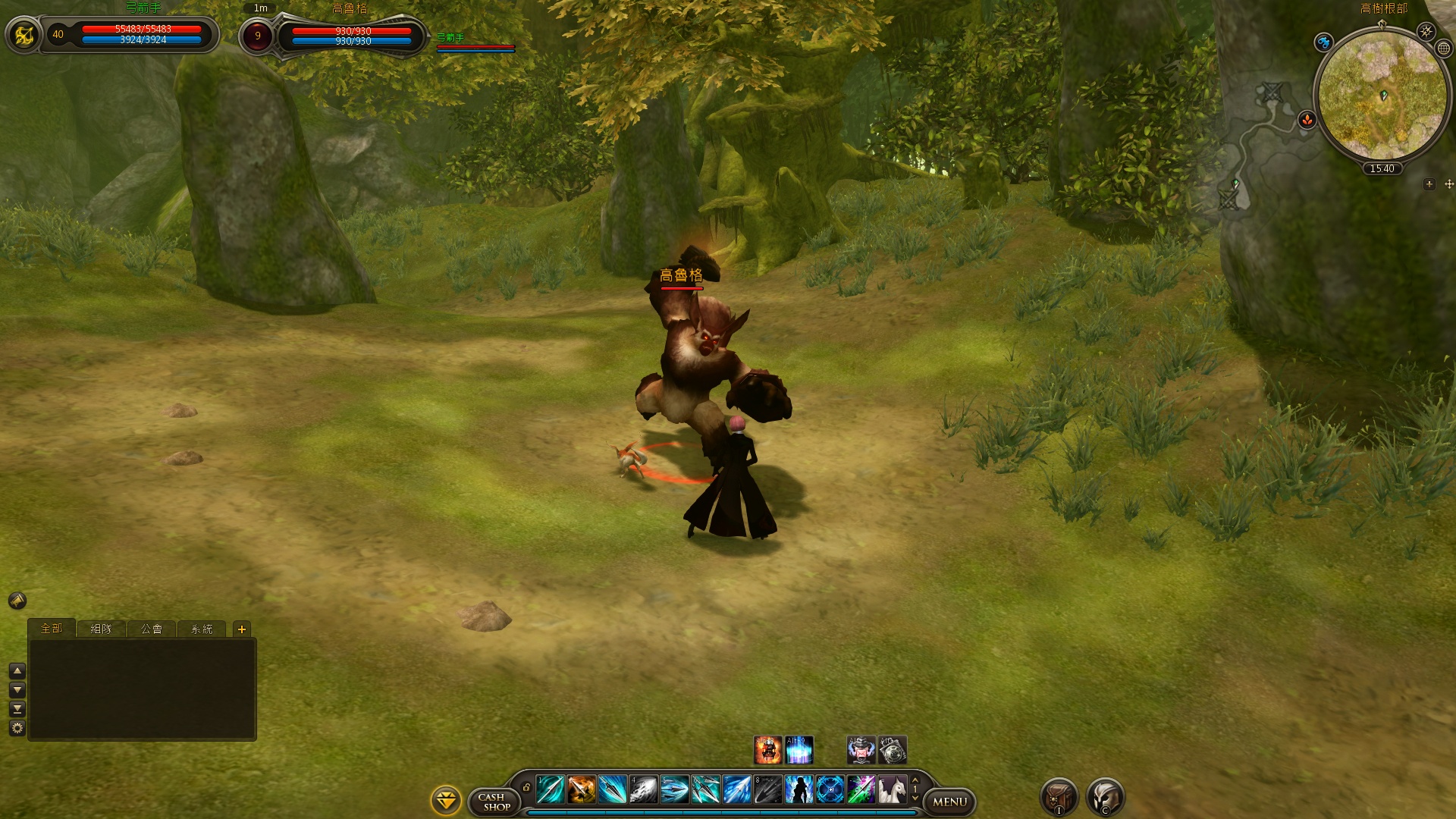Click the gold diamond premium icon
The width and height of the screenshot is (1456, 819).
[x=446, y=800]
